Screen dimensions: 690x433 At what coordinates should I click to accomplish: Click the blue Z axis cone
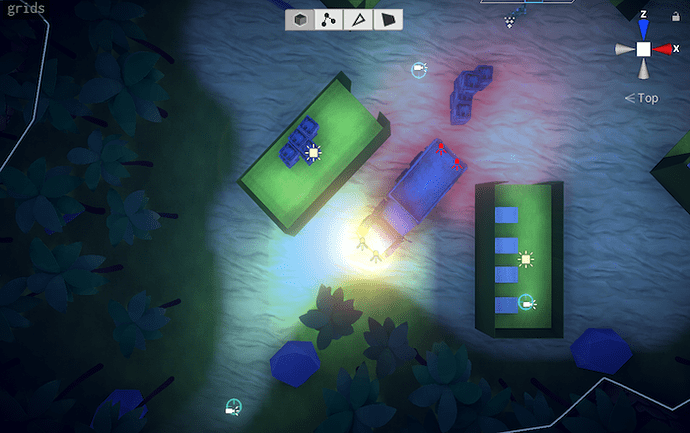tap(644, 30)
